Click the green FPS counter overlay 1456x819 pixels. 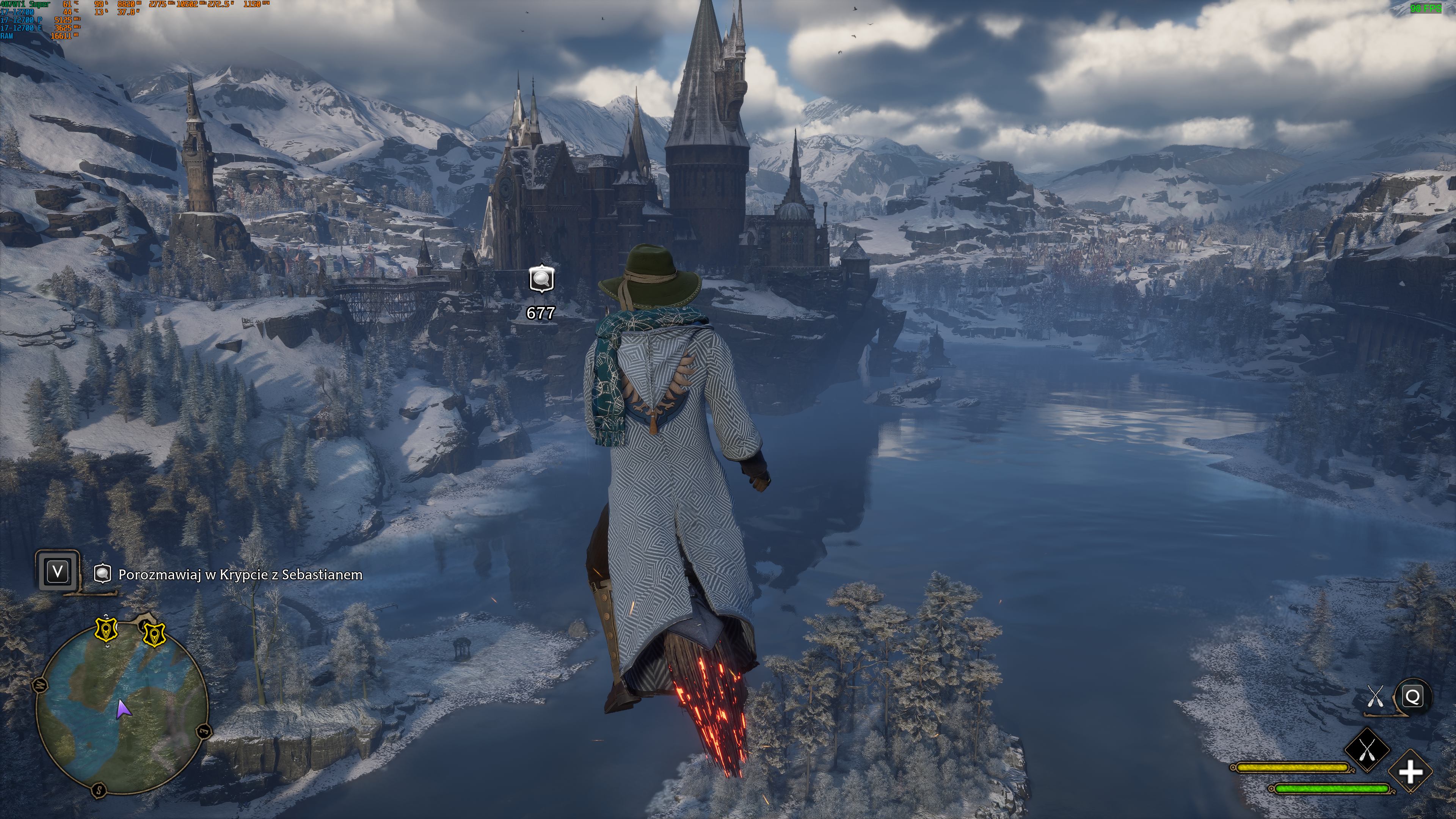pos(1426,8)
